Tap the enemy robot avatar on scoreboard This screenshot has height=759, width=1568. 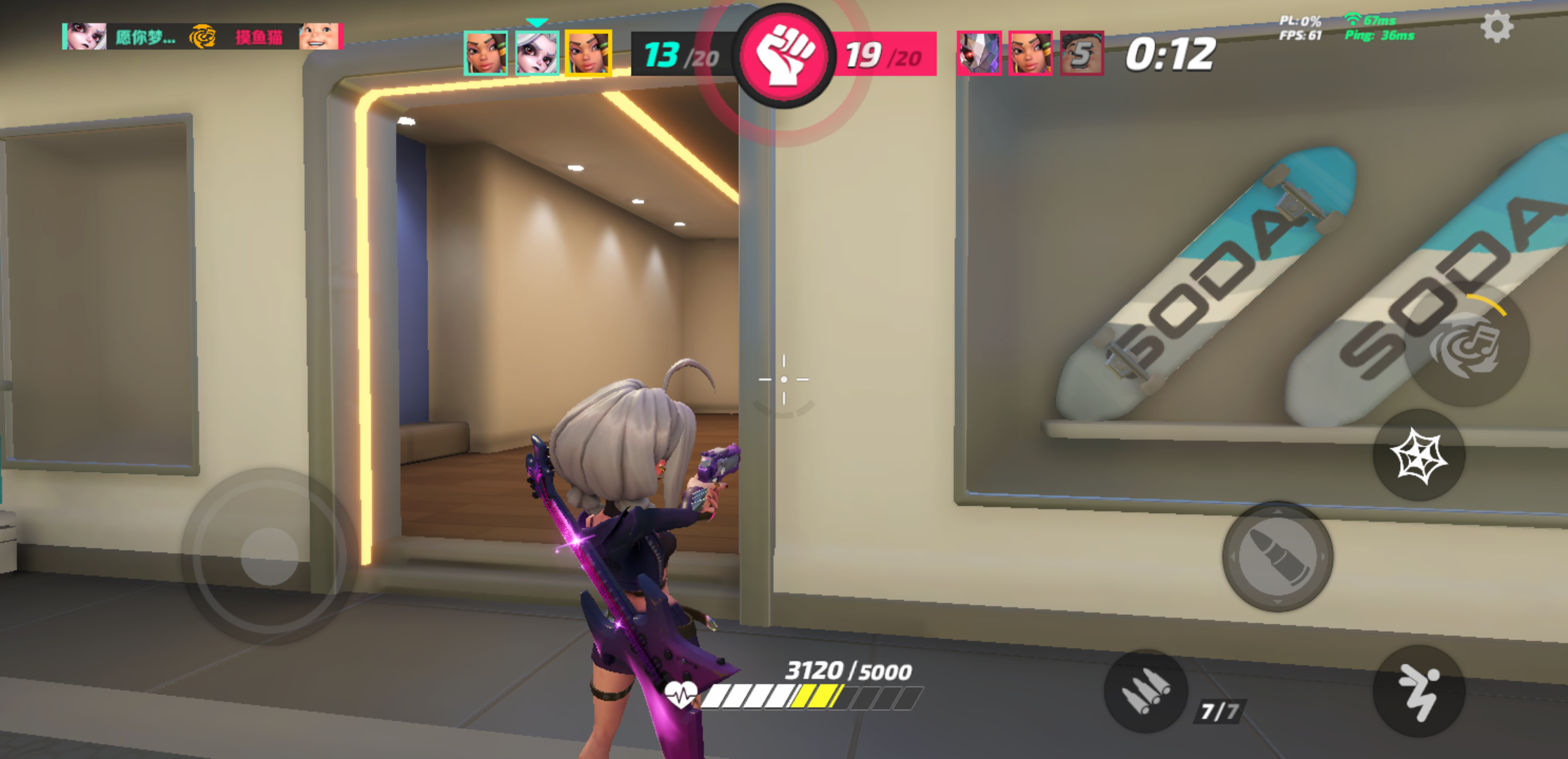[x=981, y=53]
